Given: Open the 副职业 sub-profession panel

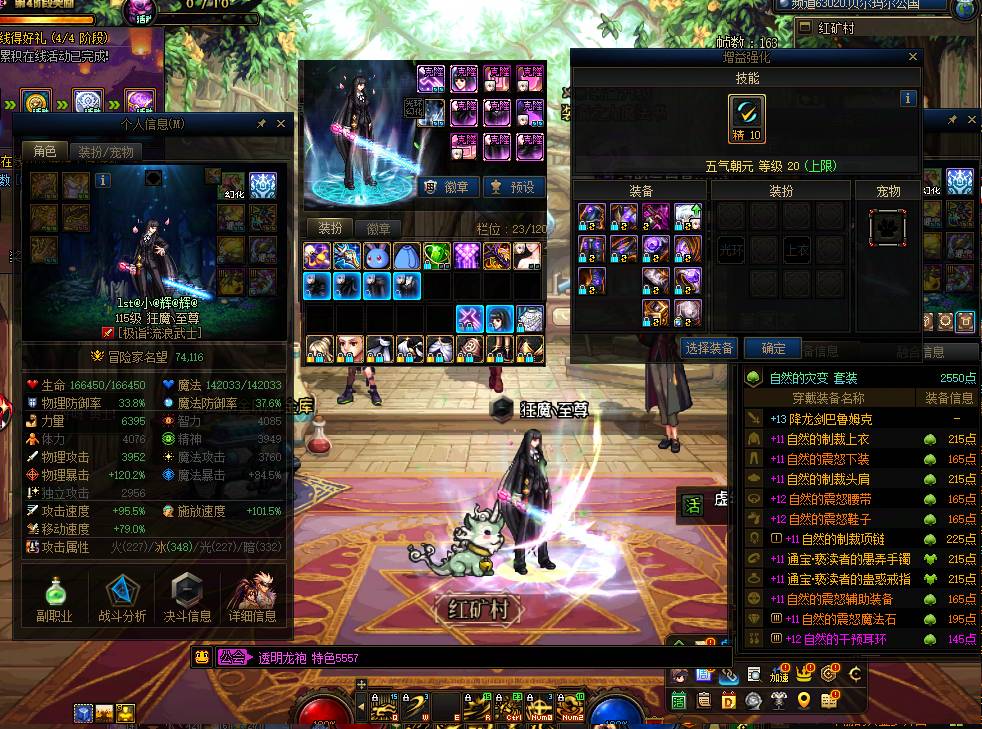Looking at the screenshot, I should (54, 597).
